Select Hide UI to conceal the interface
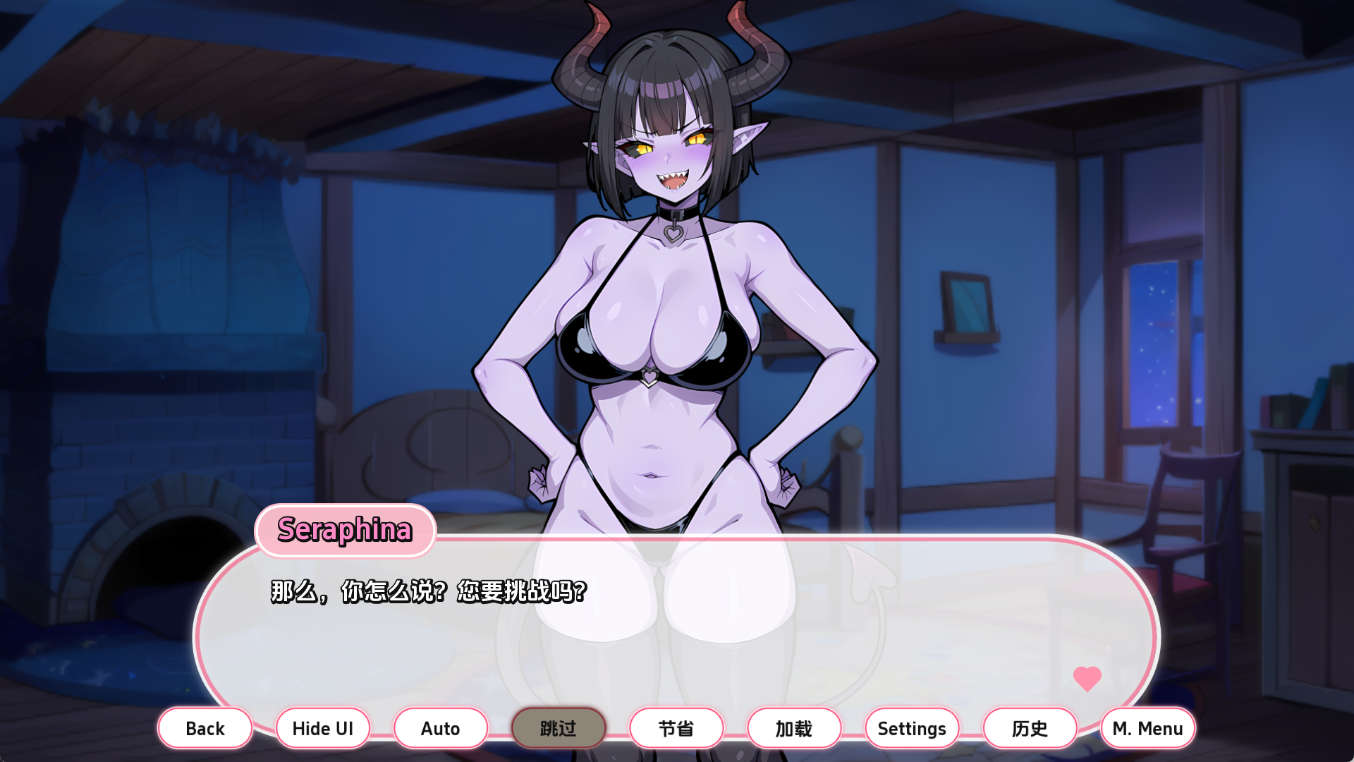The height and width of the screenshot is (762, 1354). click(x=322, y=728)
